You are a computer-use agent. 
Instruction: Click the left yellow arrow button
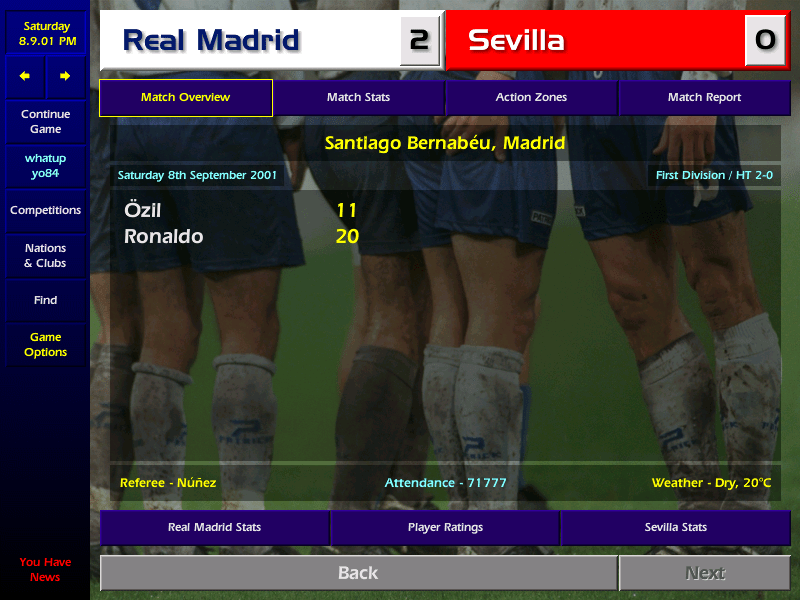pyautogui.click(x=25, y=76)
